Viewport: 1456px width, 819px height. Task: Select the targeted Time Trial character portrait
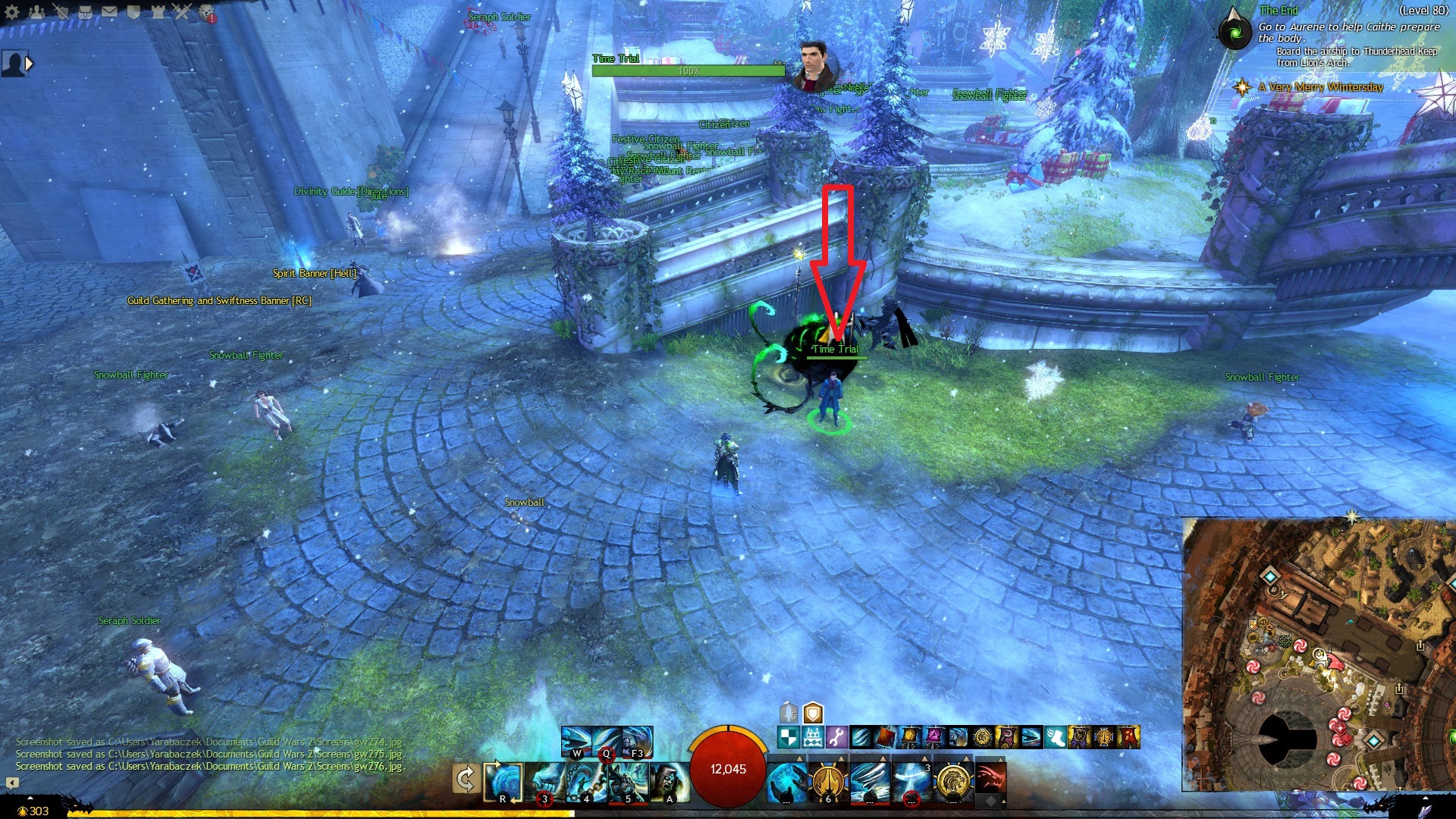click(814, 64)
